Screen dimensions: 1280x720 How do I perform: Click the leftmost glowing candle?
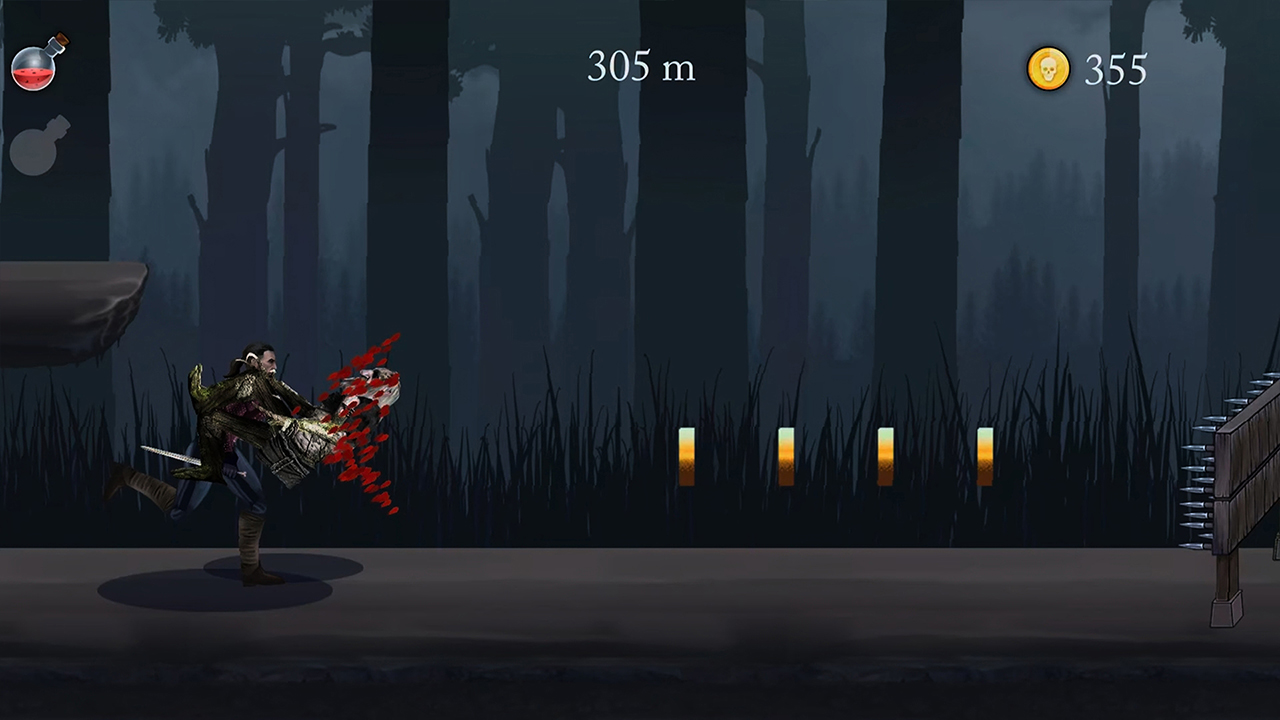tap(687, 455)
